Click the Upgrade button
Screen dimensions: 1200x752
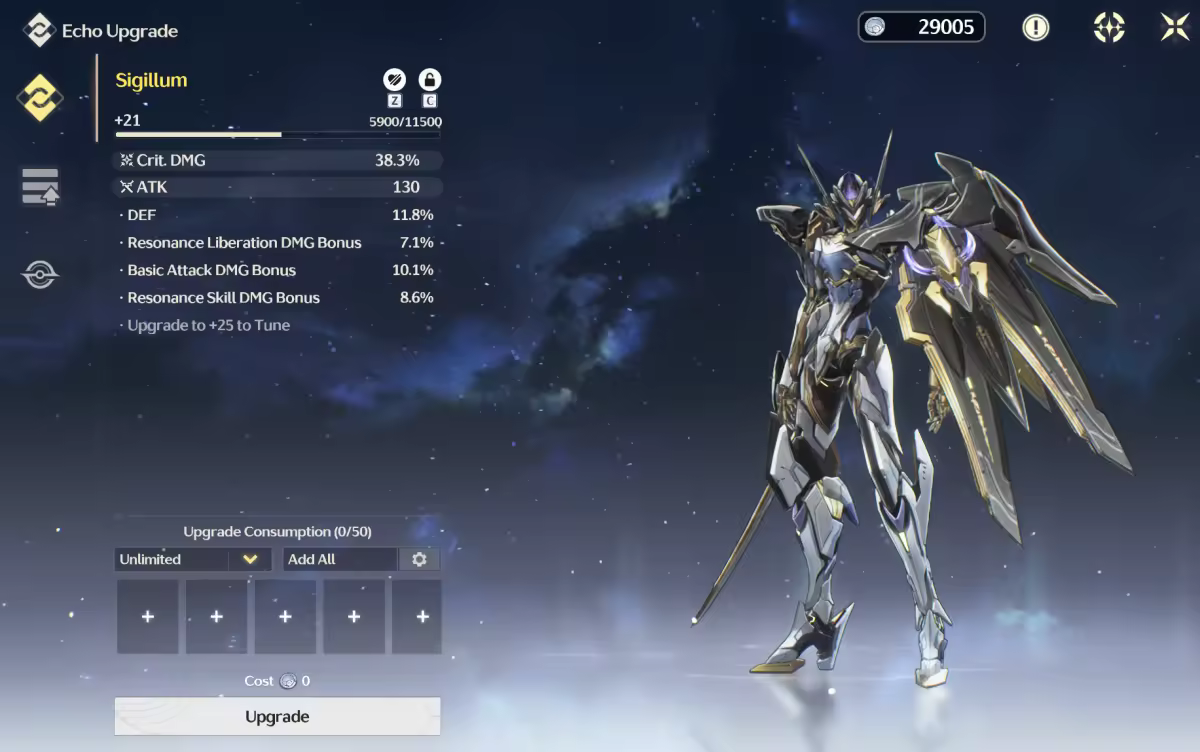[x=277, y=716]
